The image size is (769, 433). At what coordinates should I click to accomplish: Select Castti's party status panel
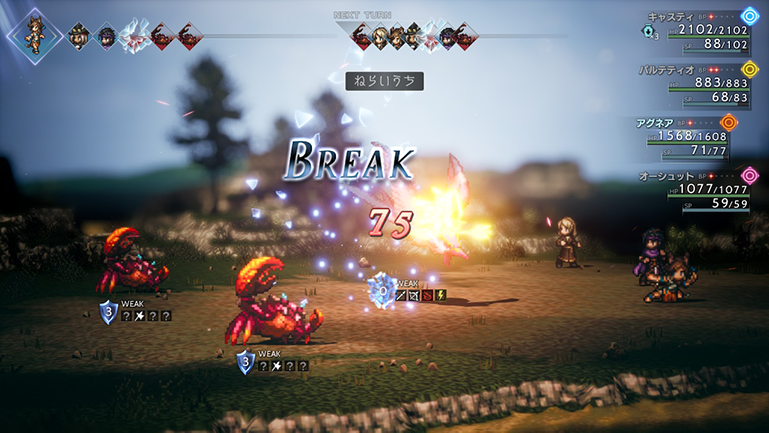point(700,29)
